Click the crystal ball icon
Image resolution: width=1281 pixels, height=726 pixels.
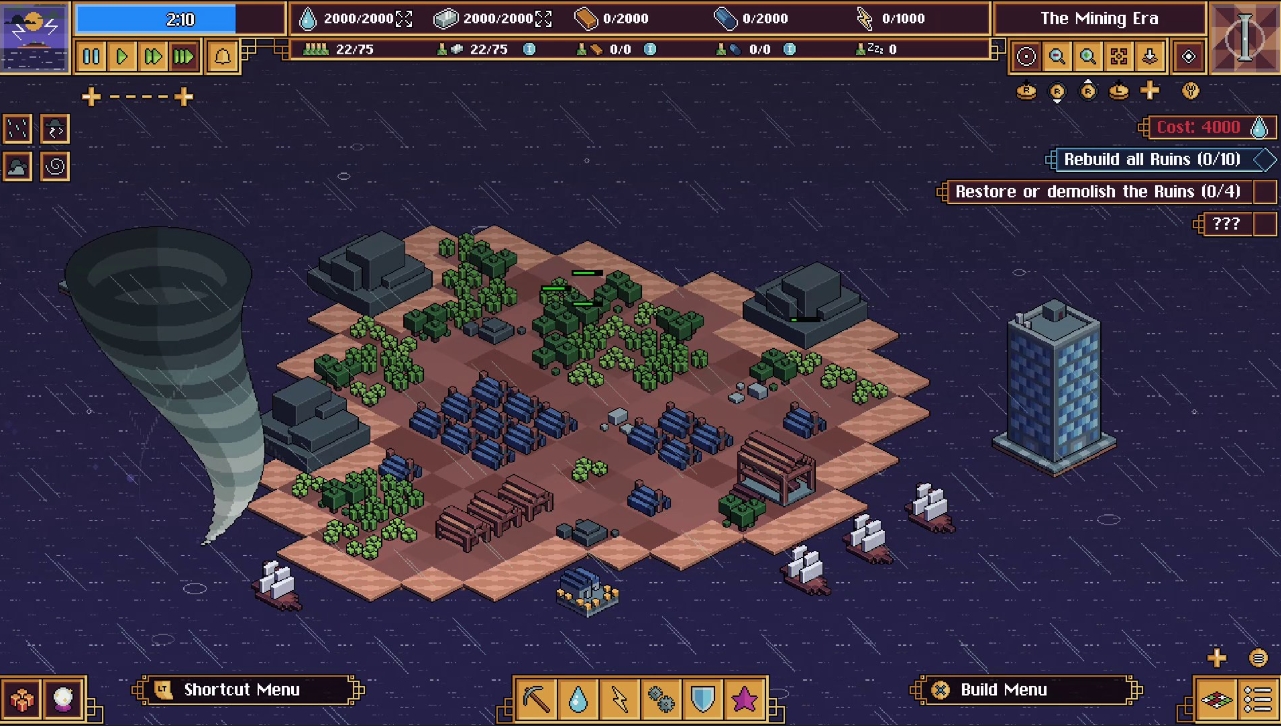64,698
